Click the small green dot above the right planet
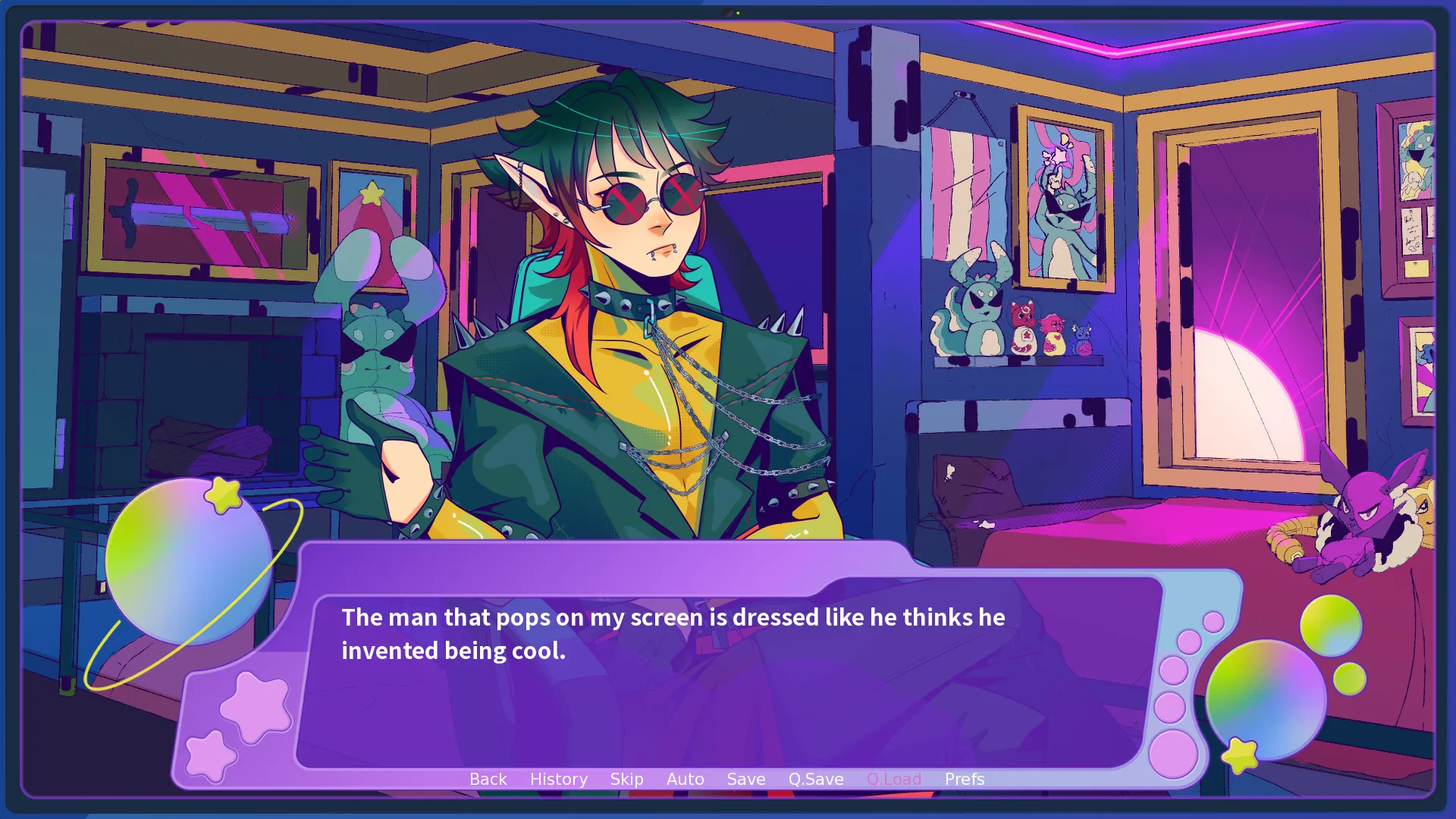Image resolution: width=1456 pixels, height=819 pixels. coord(1350,678)
